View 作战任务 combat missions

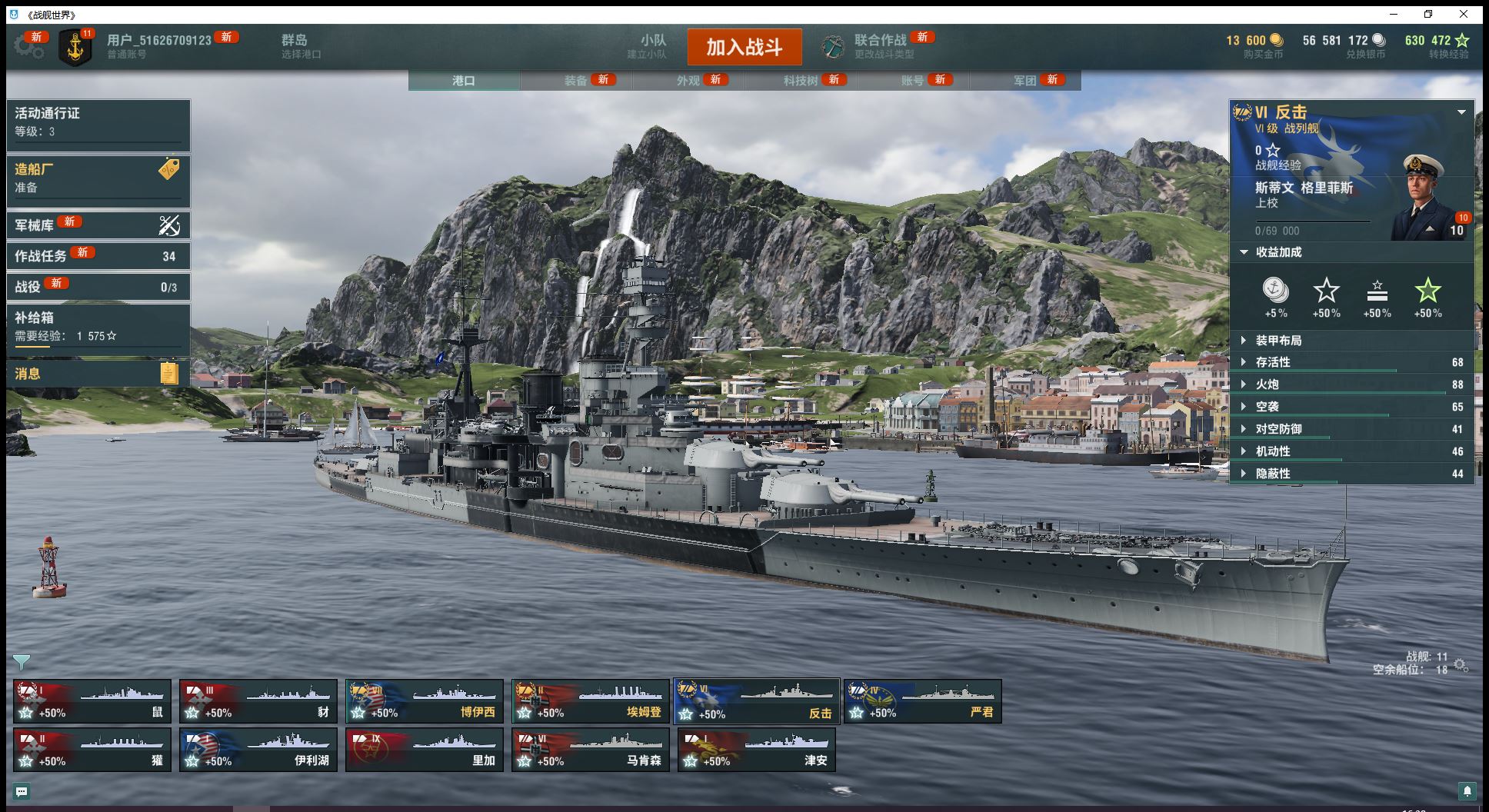pos(98,256)
